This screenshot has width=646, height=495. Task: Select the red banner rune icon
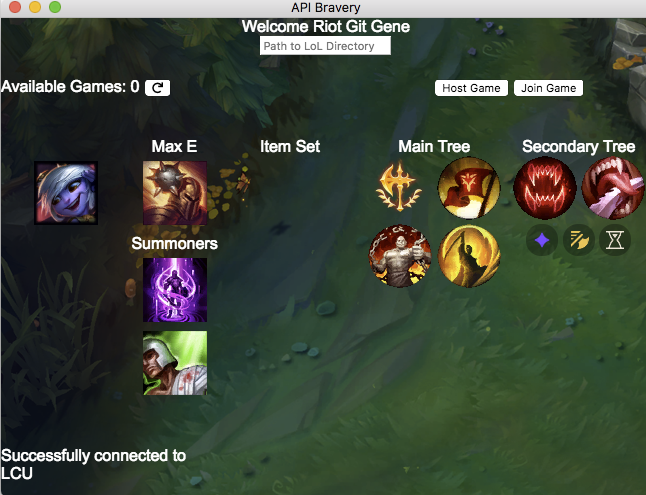pyautogui.click(x=469, y=188)
